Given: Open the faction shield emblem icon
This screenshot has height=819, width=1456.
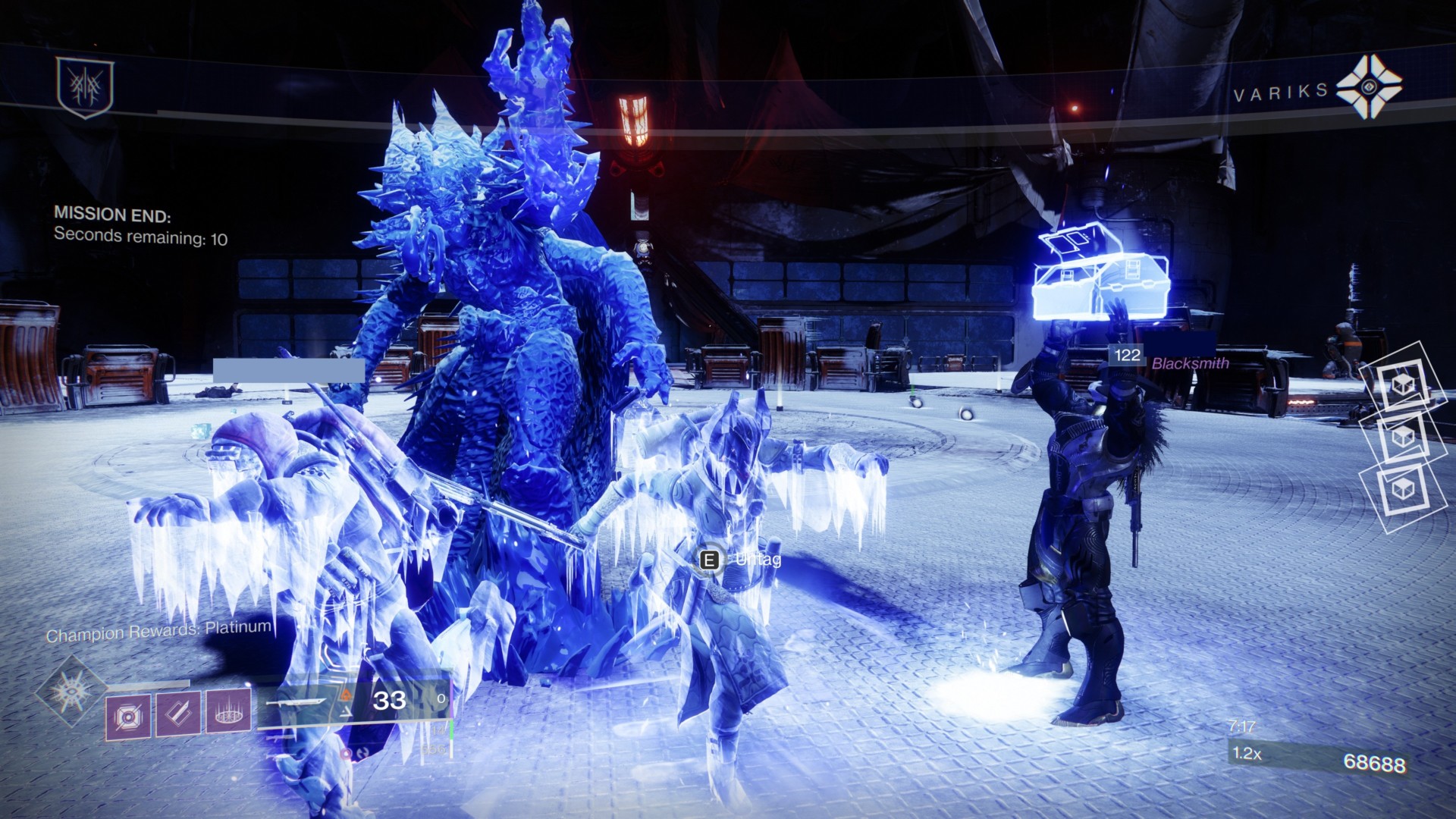Looking at the screenshot, I should tap(85, 87).
